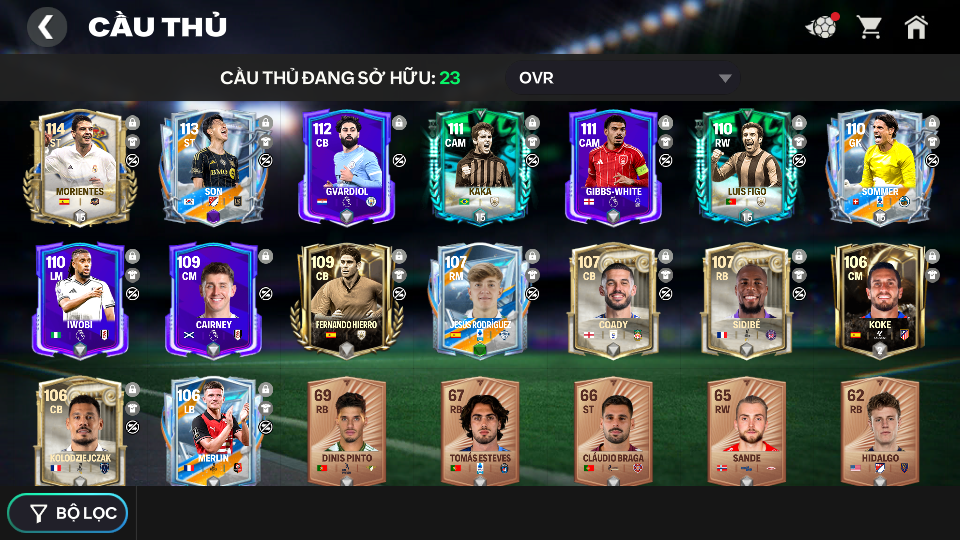Viewport: 960px width, 540px height.
Task: Open the BỘ LỌC filter
Action: pyautogui.click(x=68, y=513)
